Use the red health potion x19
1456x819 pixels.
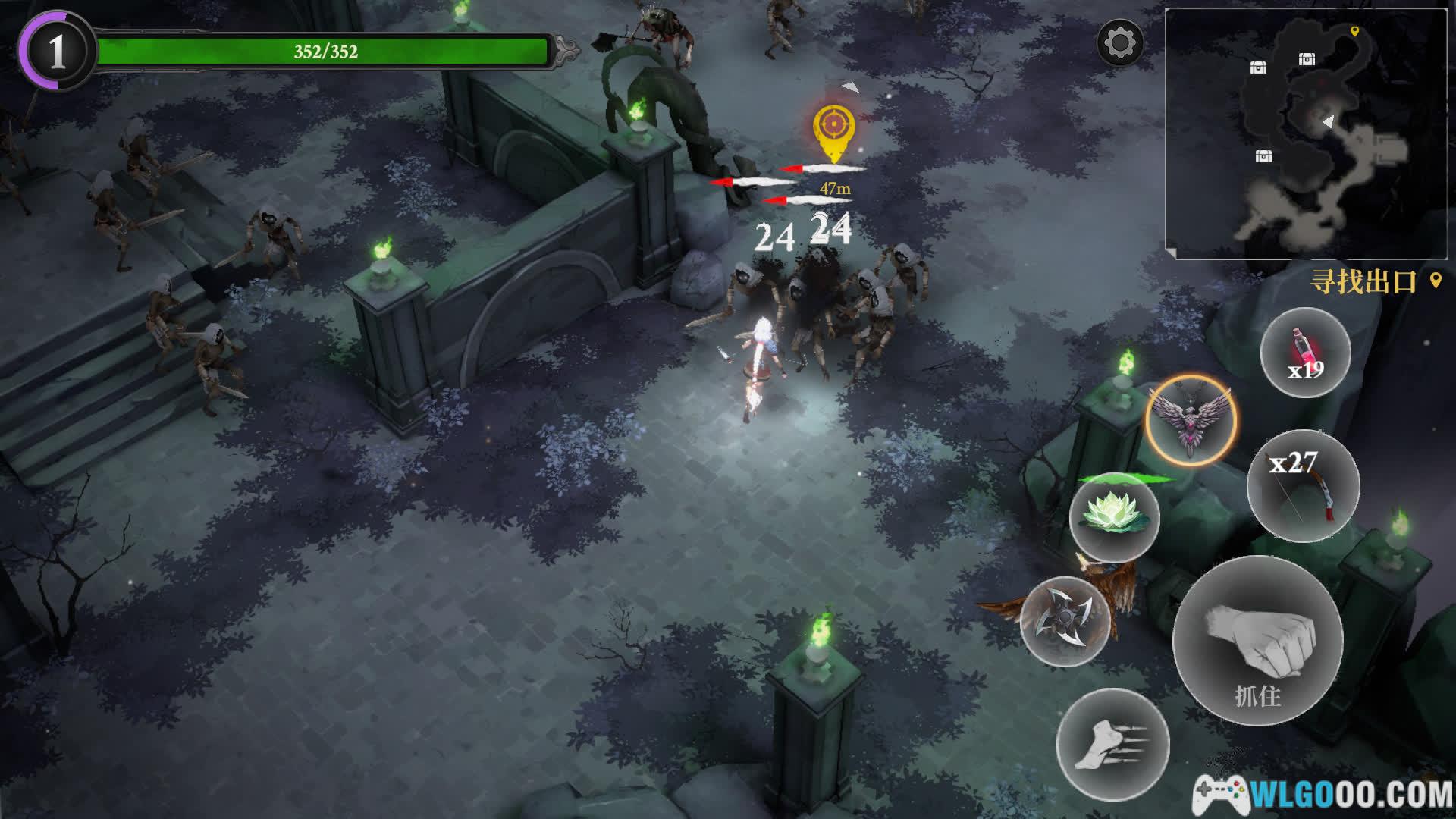tap(1305, 353)
